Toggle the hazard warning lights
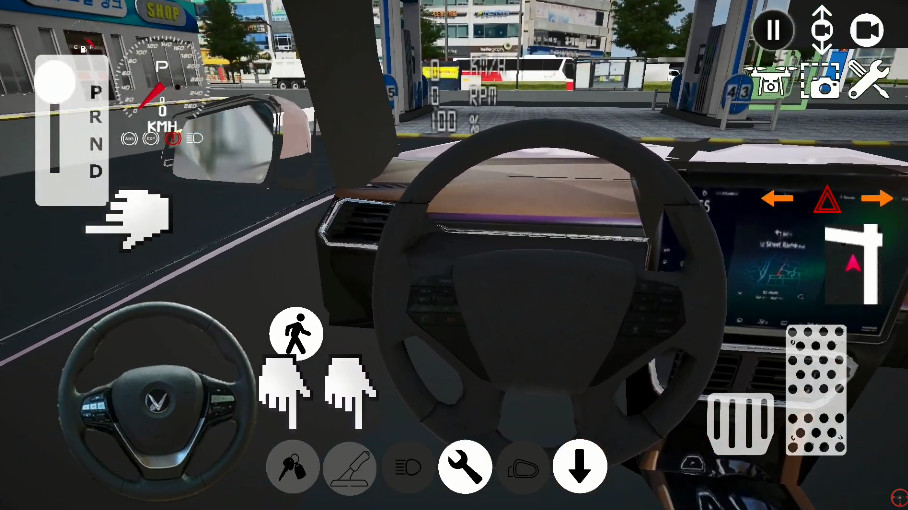Screen dimensions: 908x510 click(827, 200)
